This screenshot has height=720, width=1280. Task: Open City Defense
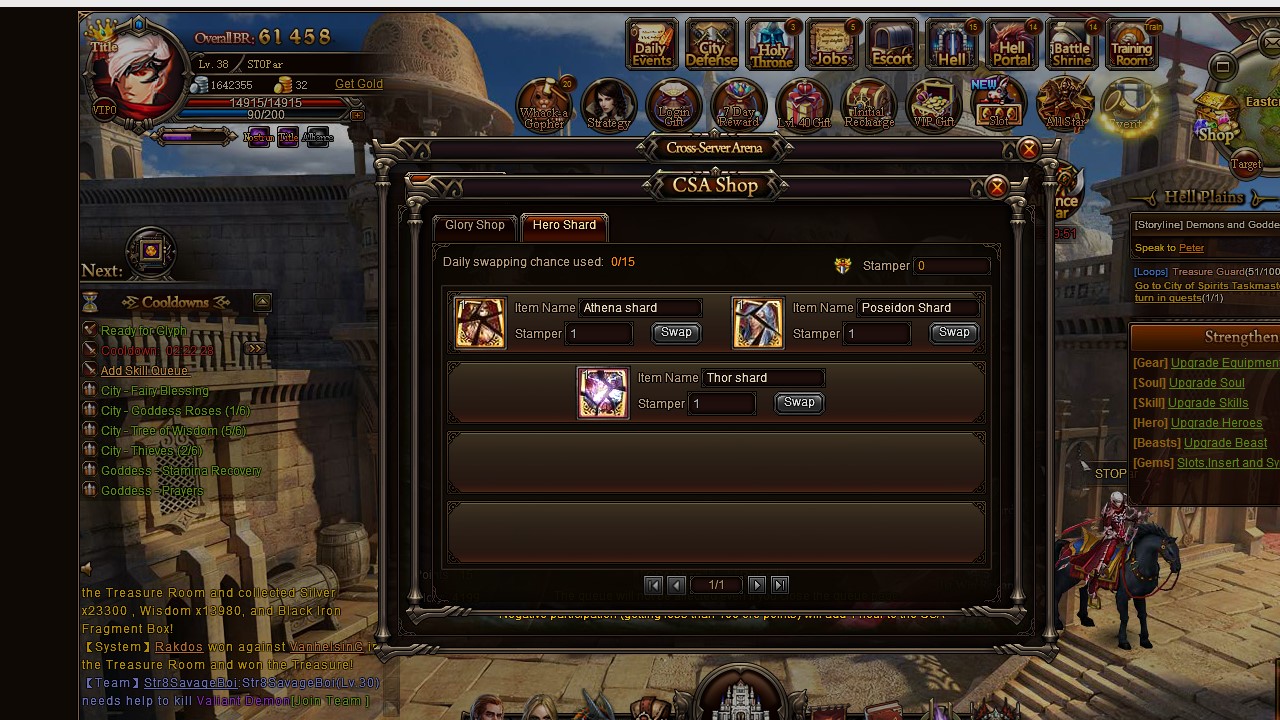click(x=711, y=45)
